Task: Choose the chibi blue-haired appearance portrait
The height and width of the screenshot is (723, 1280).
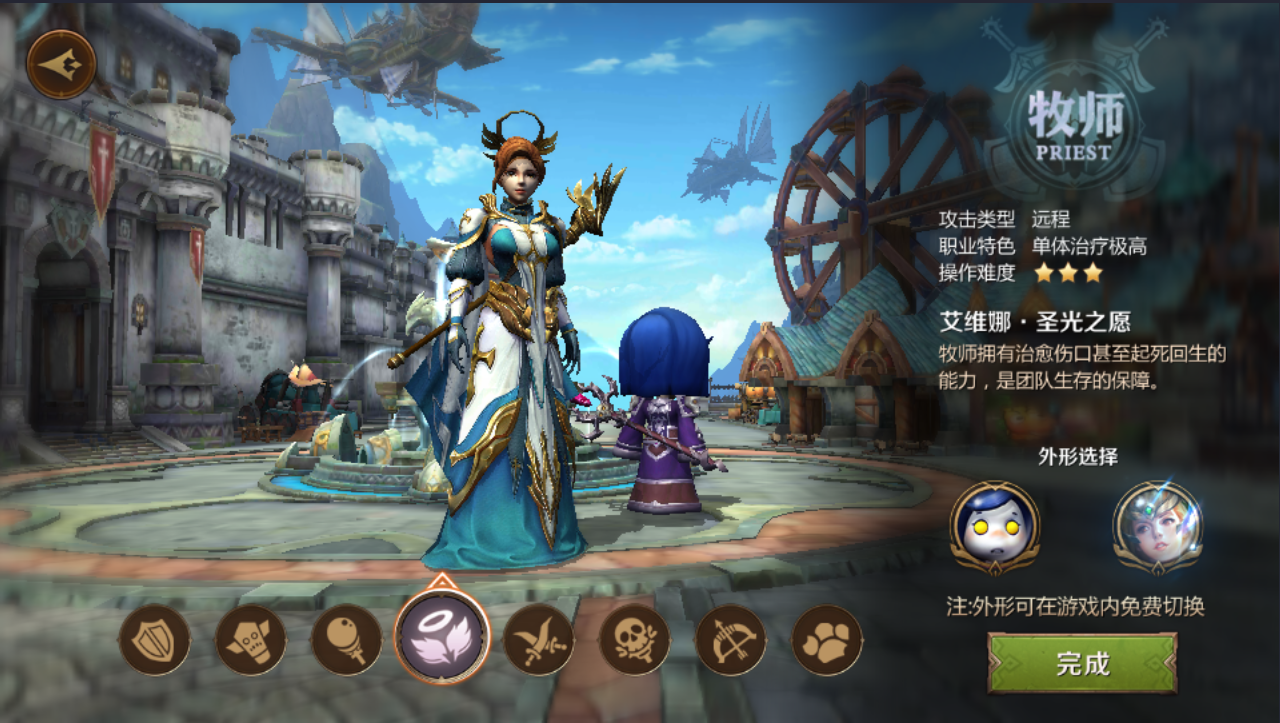Action: 994,527
